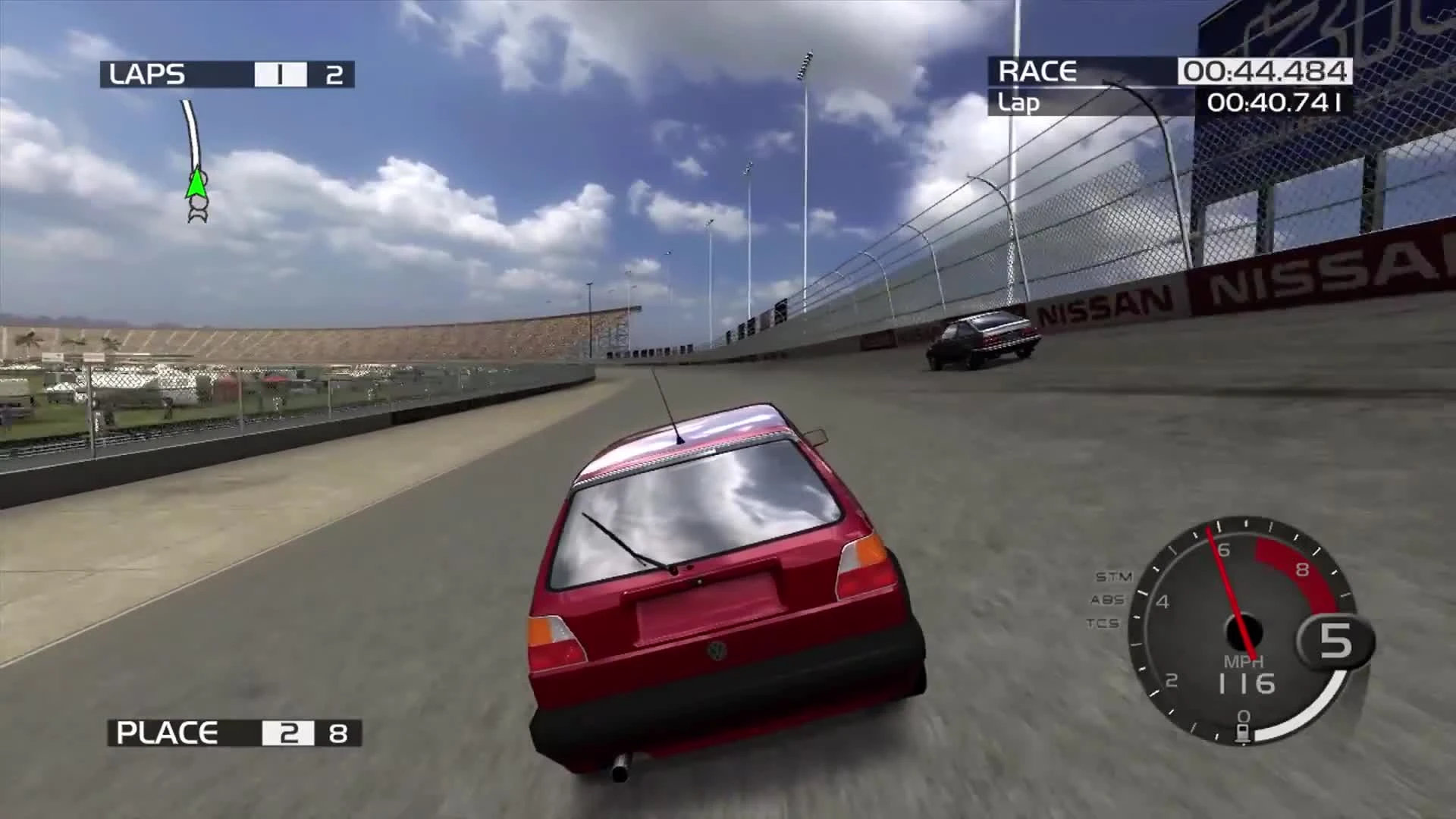The image size is (1456, 819).
Task: Click the current lap number 1
Action: [x=280, y=74]
